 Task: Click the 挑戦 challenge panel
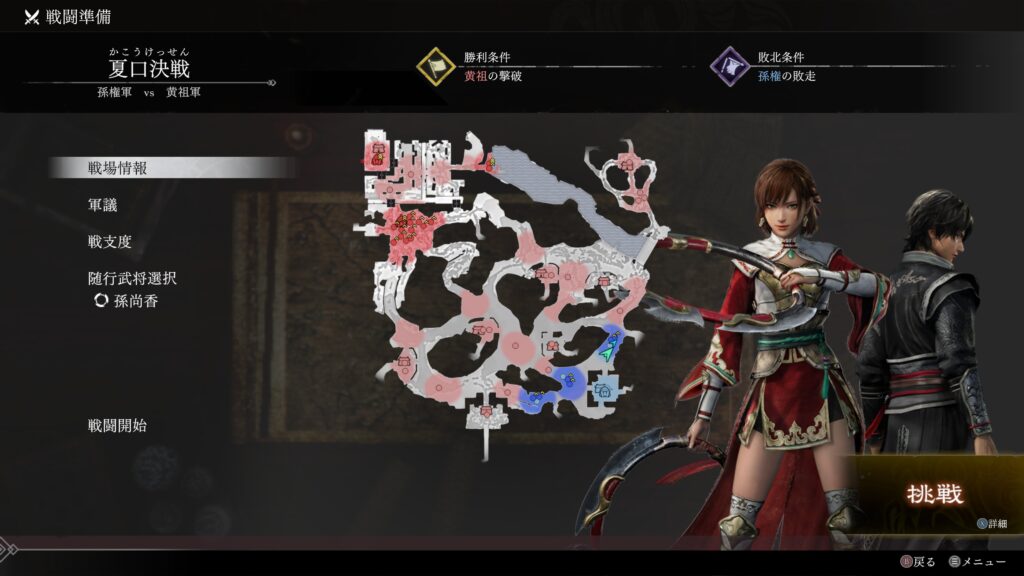(934, 496)
